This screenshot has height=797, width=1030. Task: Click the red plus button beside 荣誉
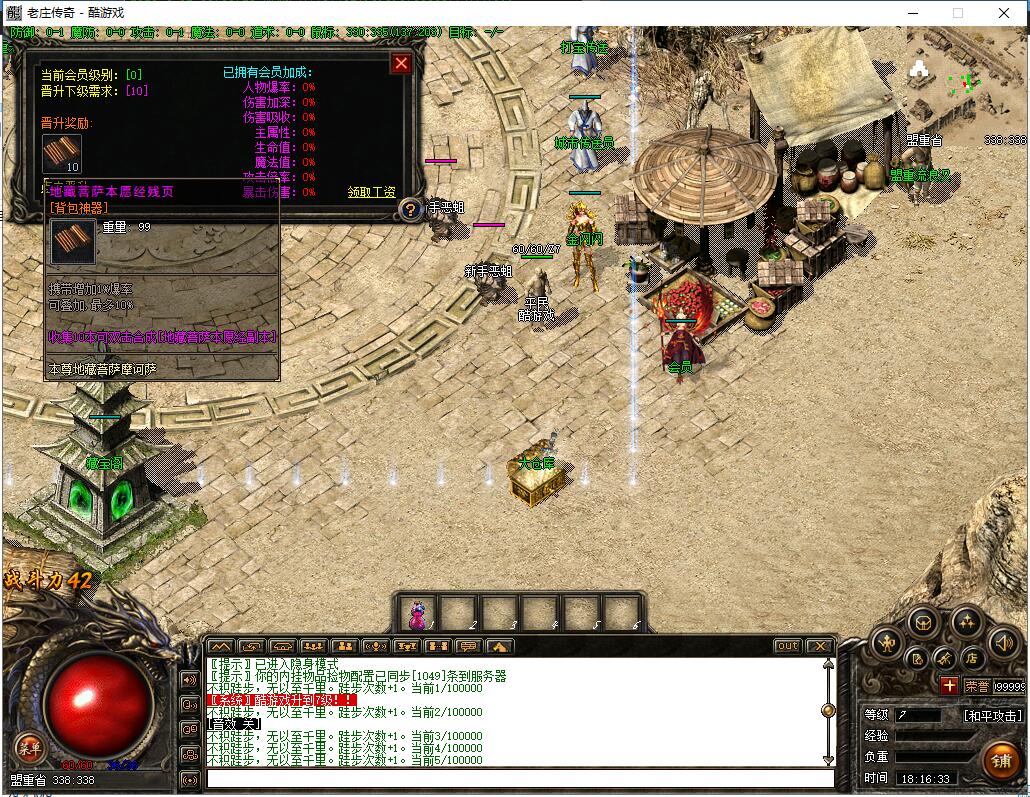(949, 686)
